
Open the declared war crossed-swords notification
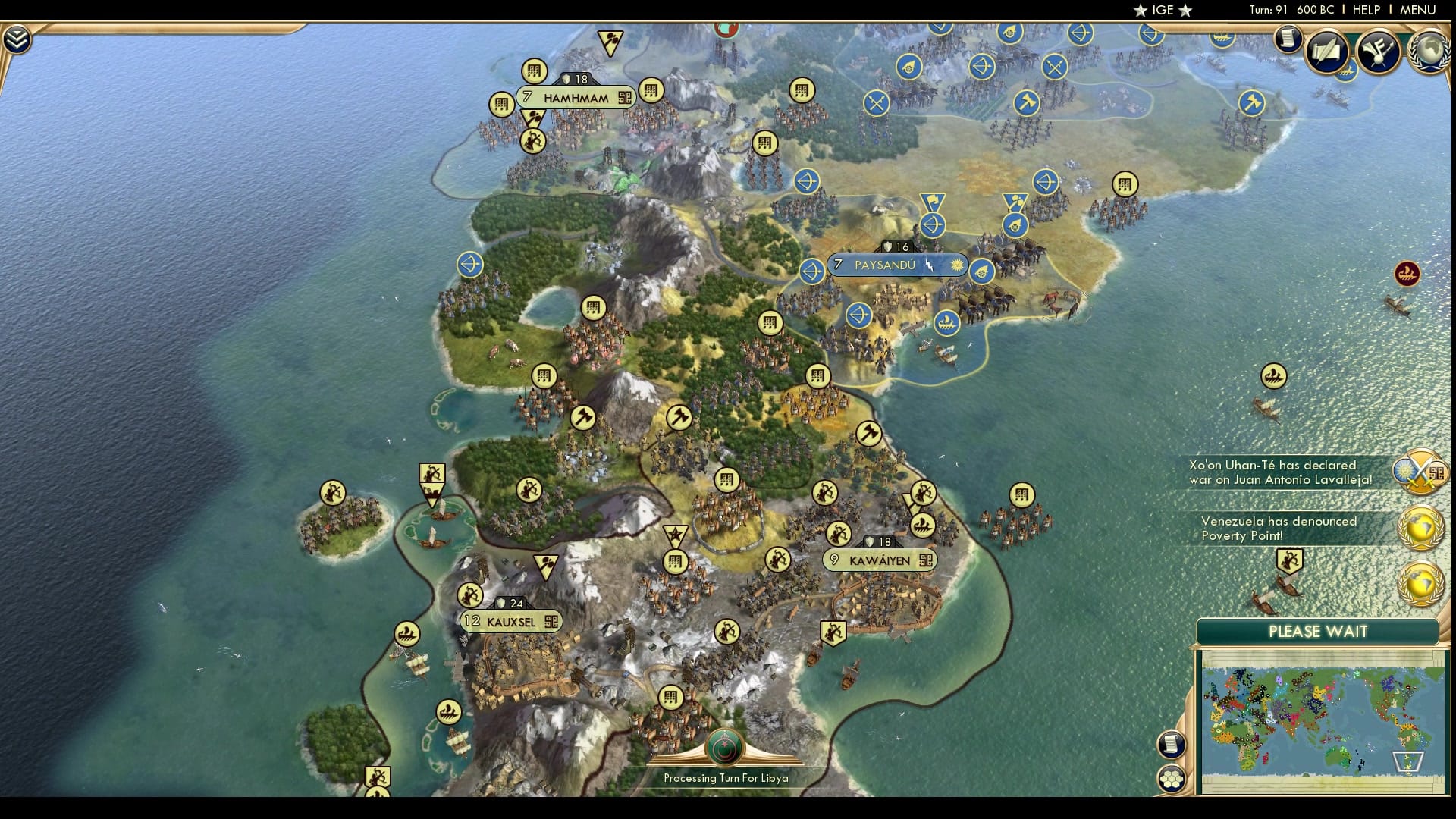tap(1420, 473)
